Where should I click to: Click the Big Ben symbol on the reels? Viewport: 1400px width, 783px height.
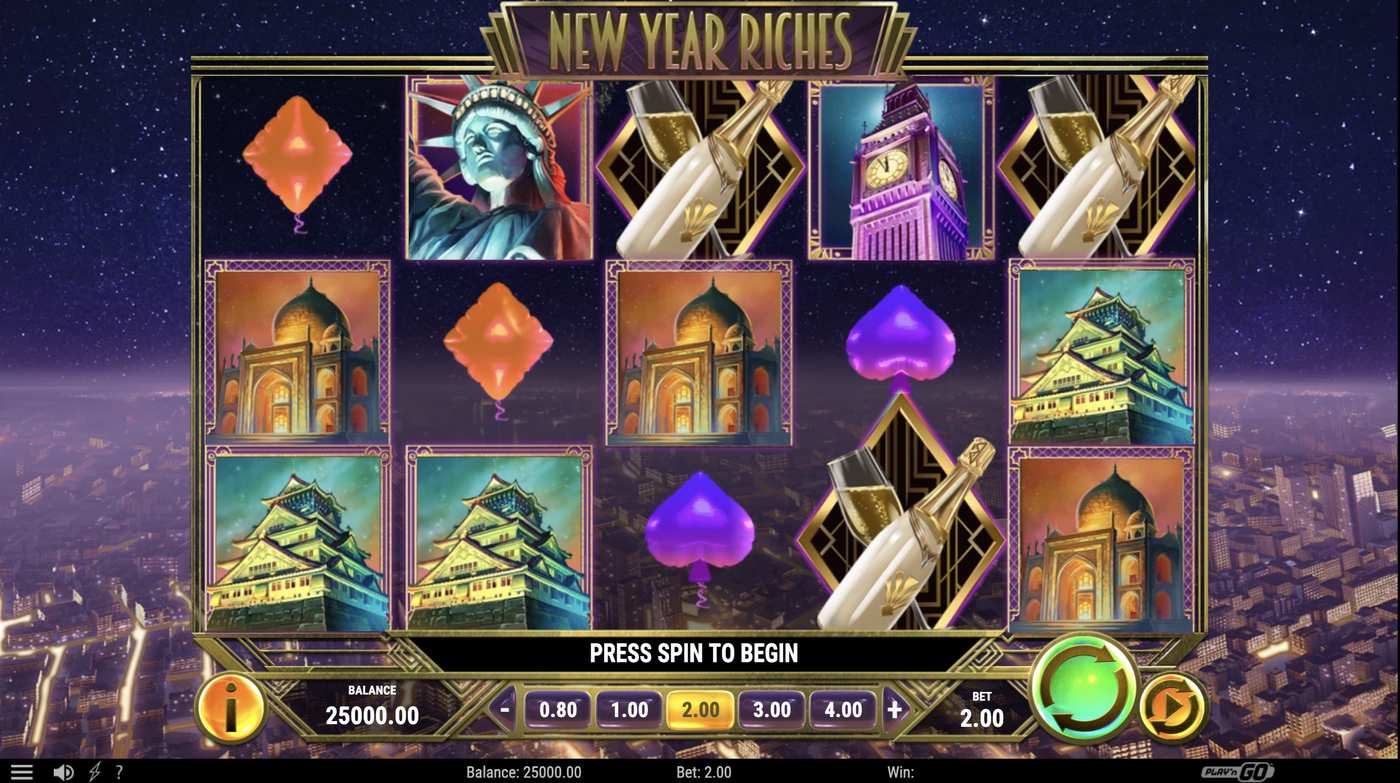(x=898, y=172)
